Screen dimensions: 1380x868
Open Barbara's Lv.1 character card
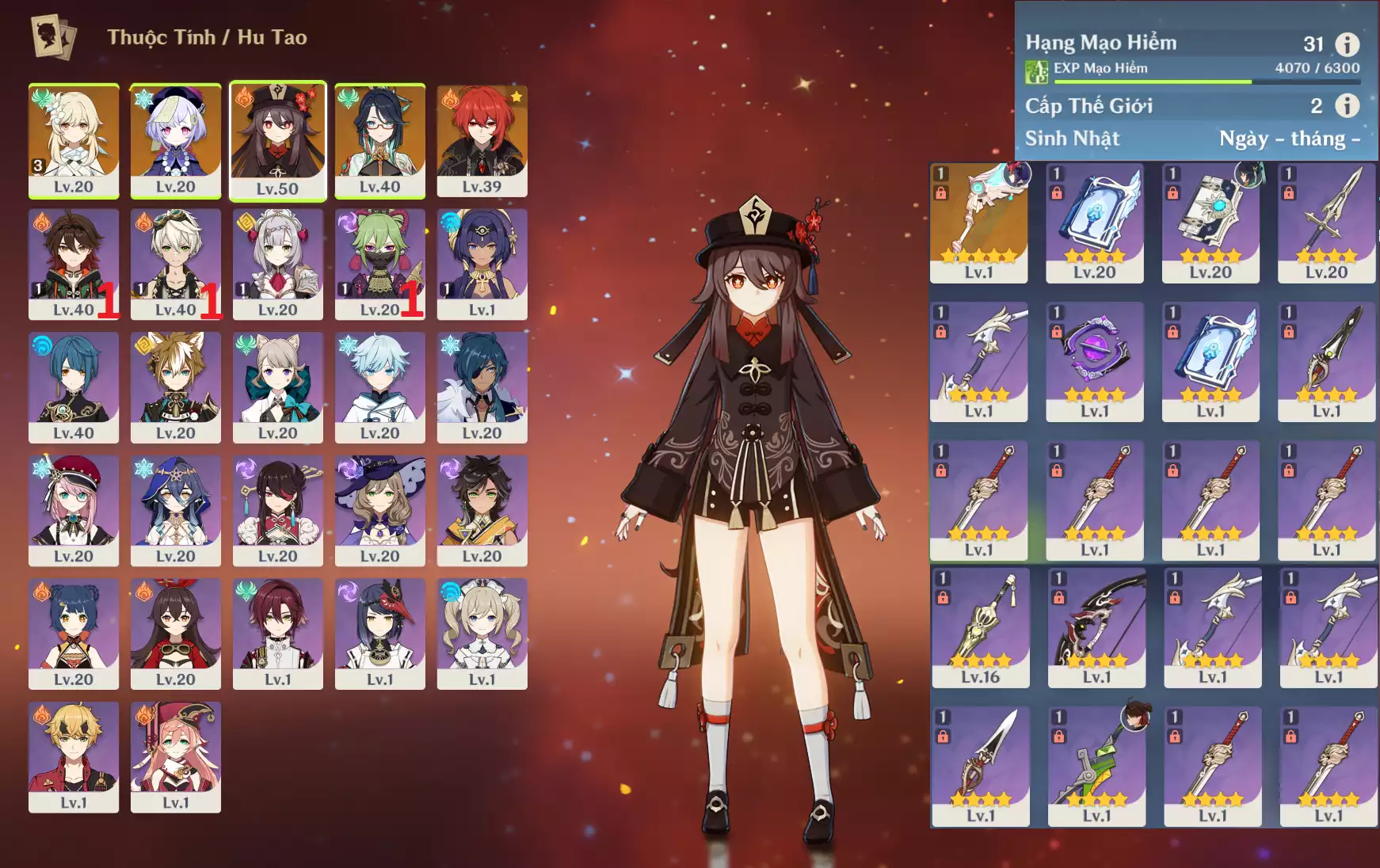pos(482,634)
